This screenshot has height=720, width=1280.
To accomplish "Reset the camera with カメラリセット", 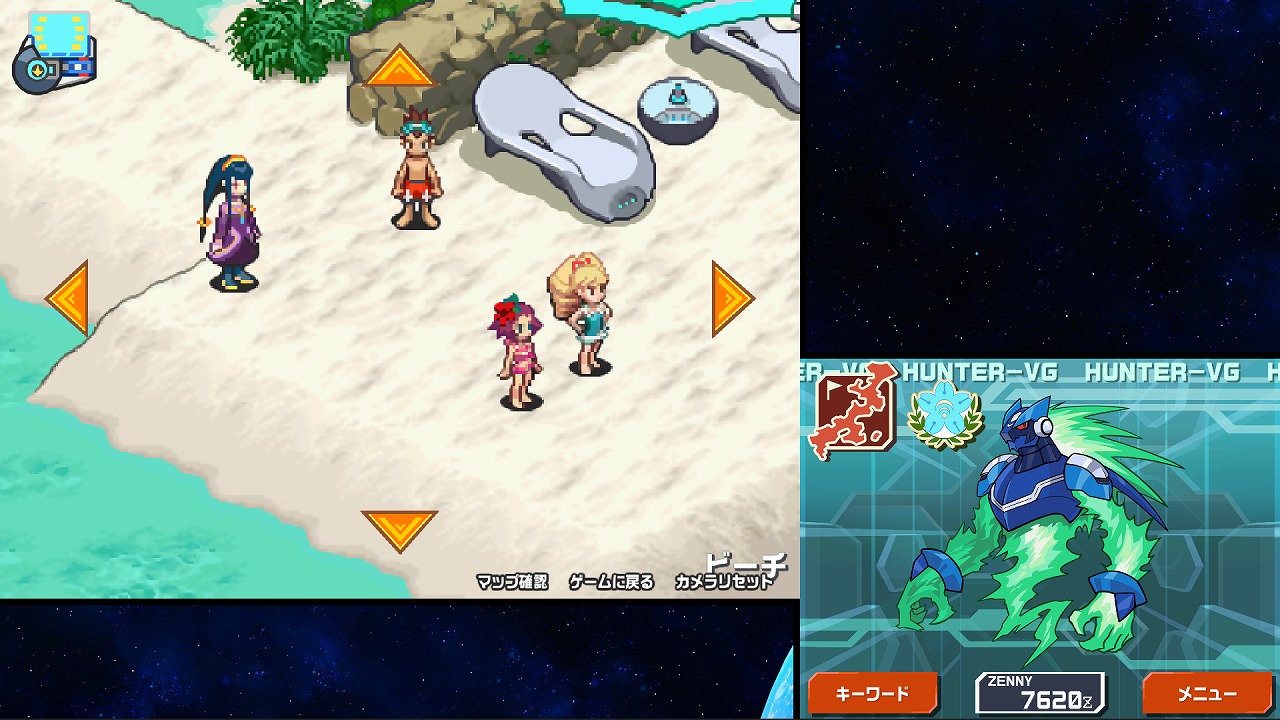I will pos(724,582).
